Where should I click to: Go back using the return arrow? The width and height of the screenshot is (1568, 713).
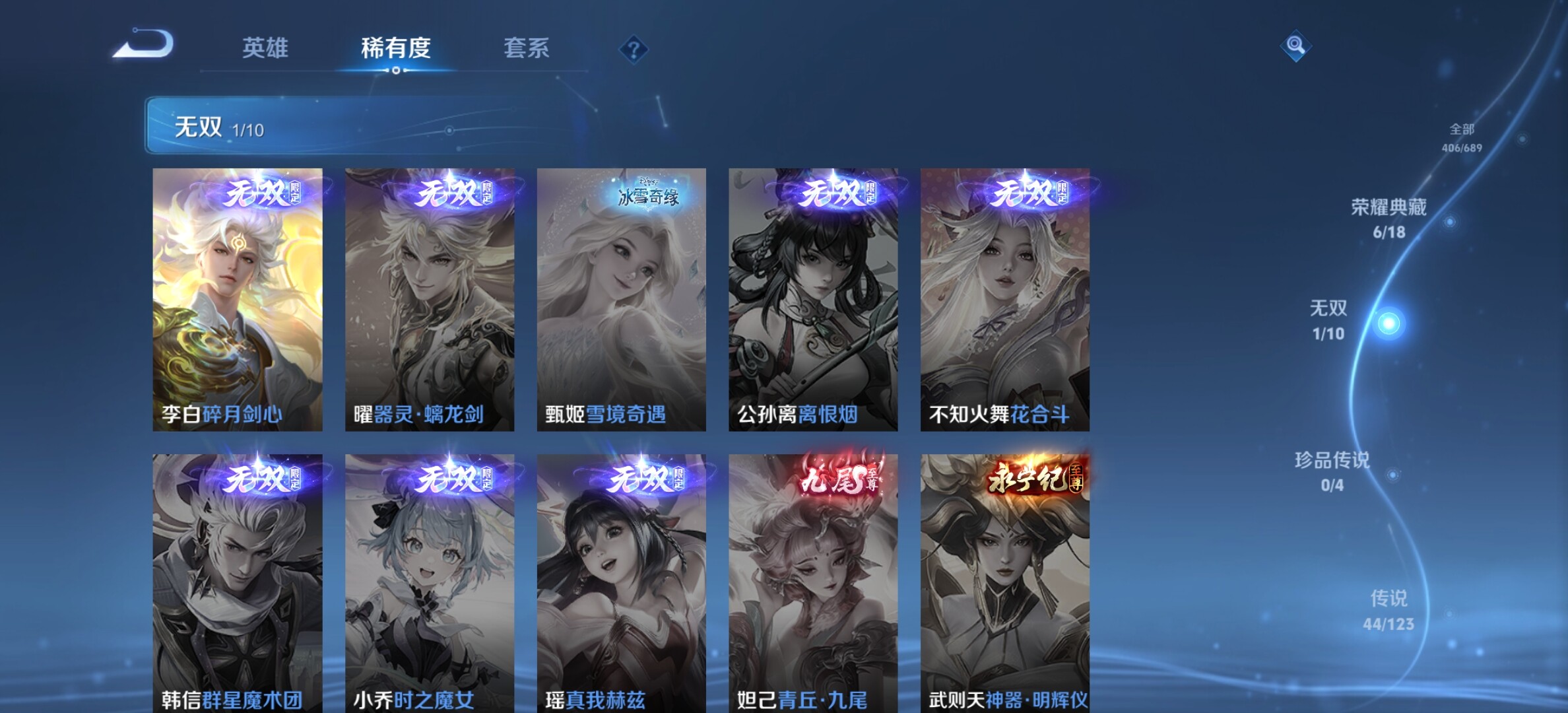point(143,45)
